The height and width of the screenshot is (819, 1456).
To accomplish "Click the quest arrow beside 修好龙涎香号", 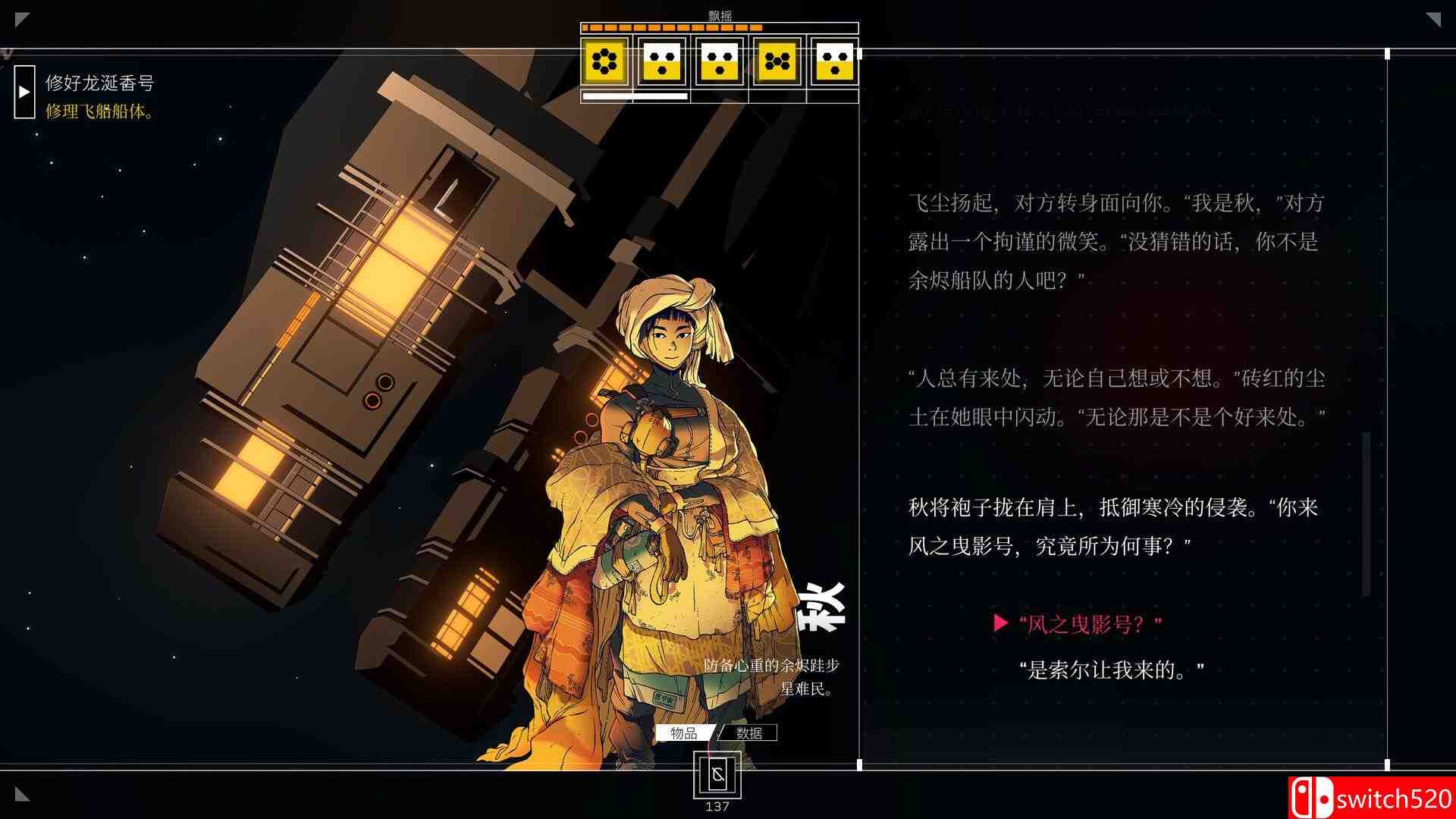I will point(24,91).
